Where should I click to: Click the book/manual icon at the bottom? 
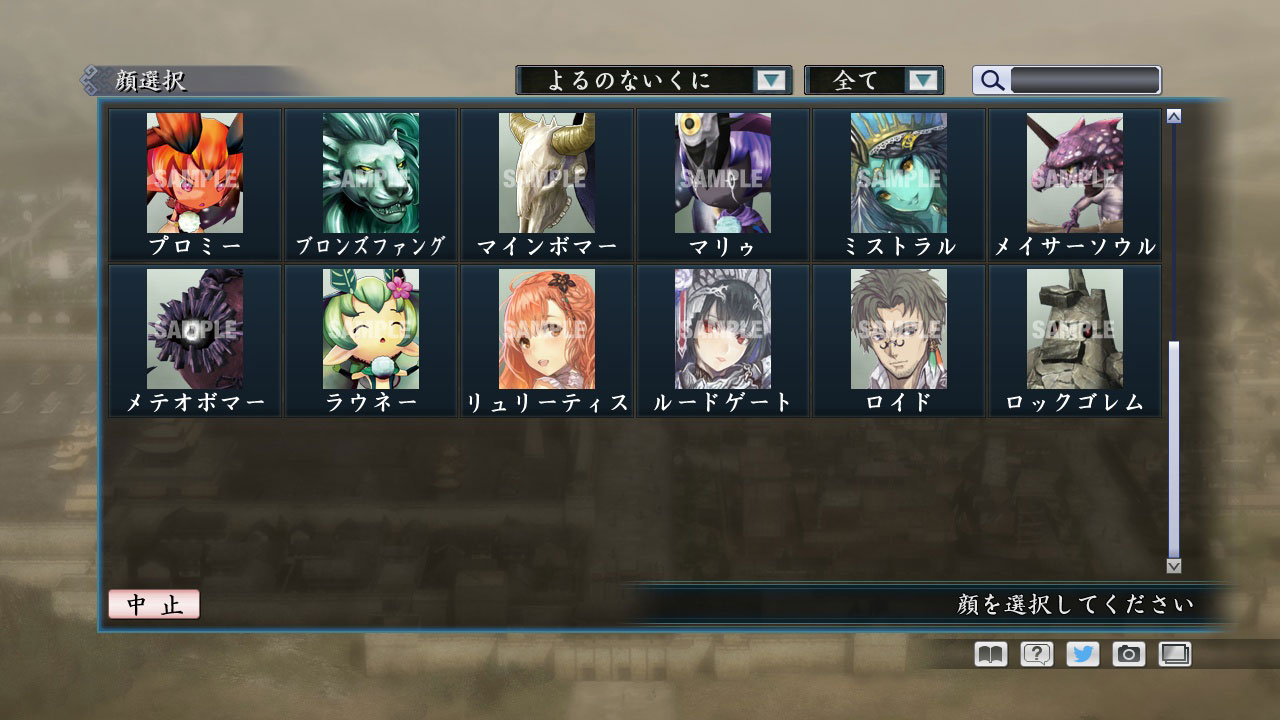(989, 653)
